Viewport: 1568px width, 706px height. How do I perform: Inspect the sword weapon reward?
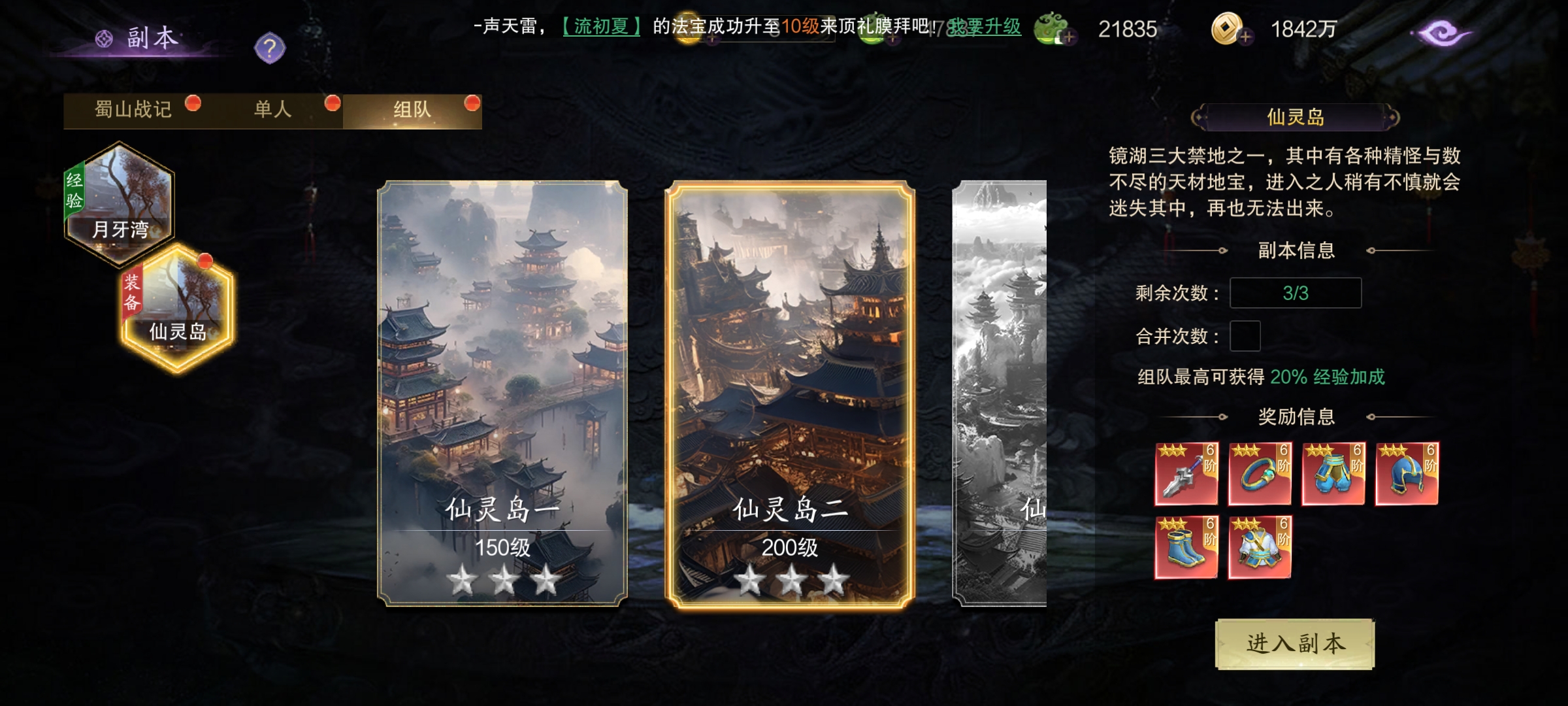pos(1186,474)
